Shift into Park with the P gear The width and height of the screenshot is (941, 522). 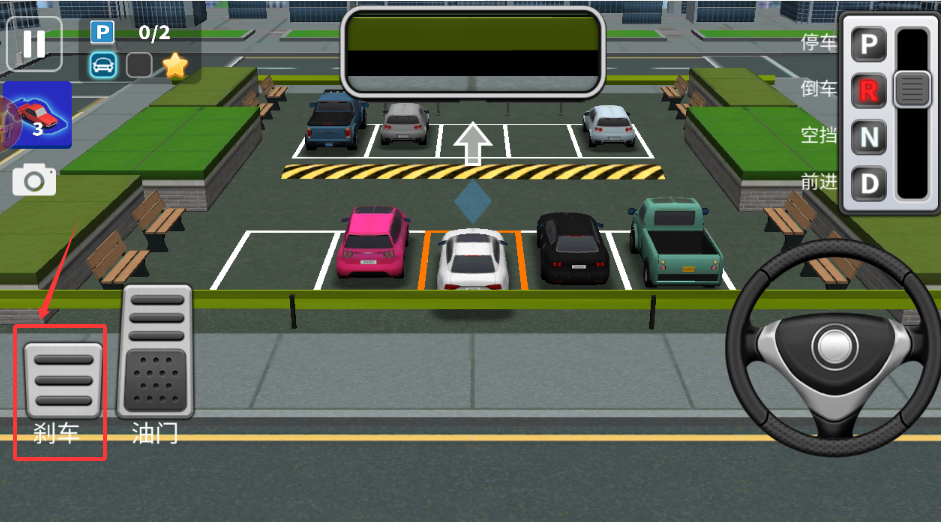click(869, 45)
